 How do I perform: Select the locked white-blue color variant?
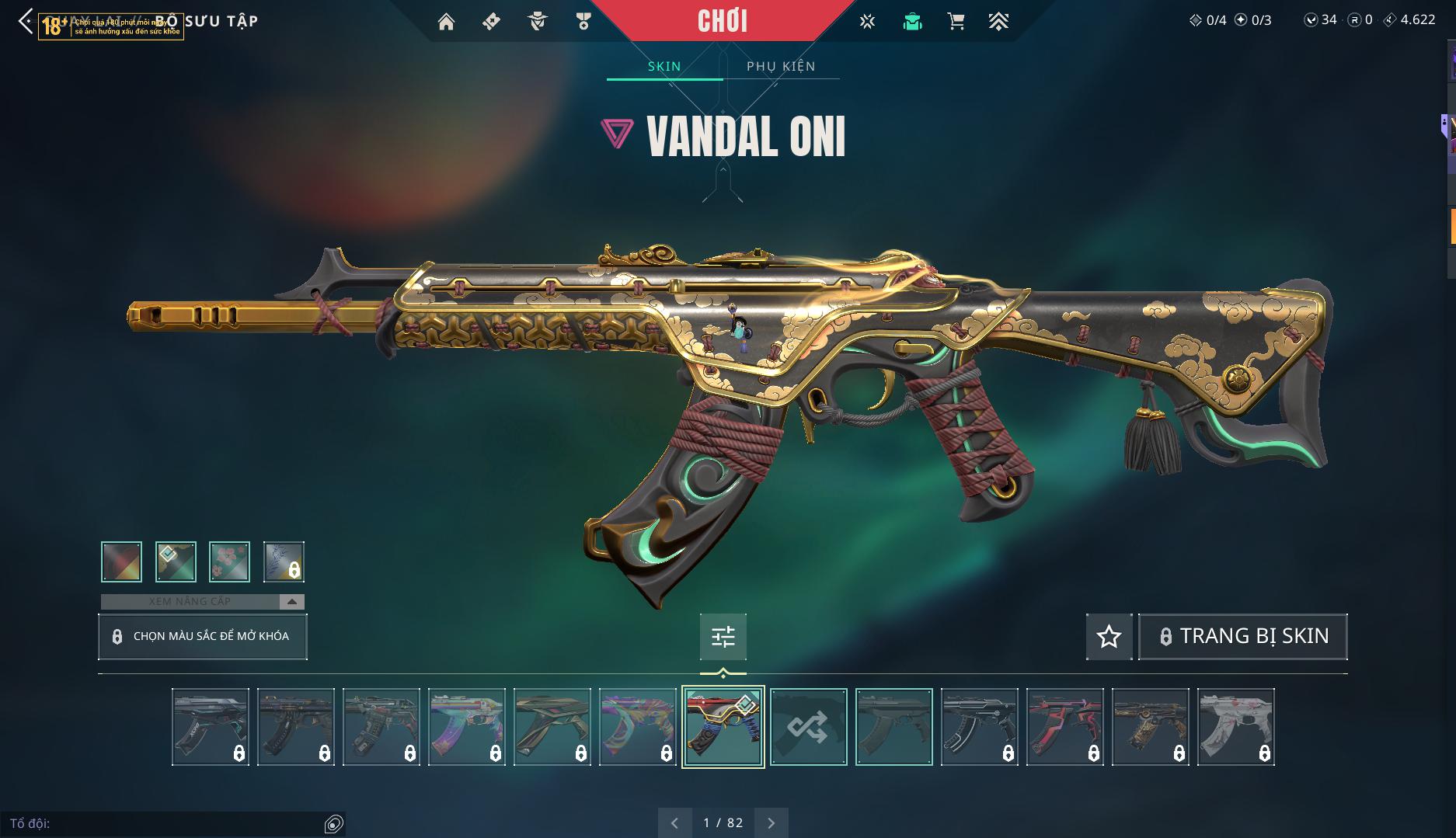click(x=284, y=562)
